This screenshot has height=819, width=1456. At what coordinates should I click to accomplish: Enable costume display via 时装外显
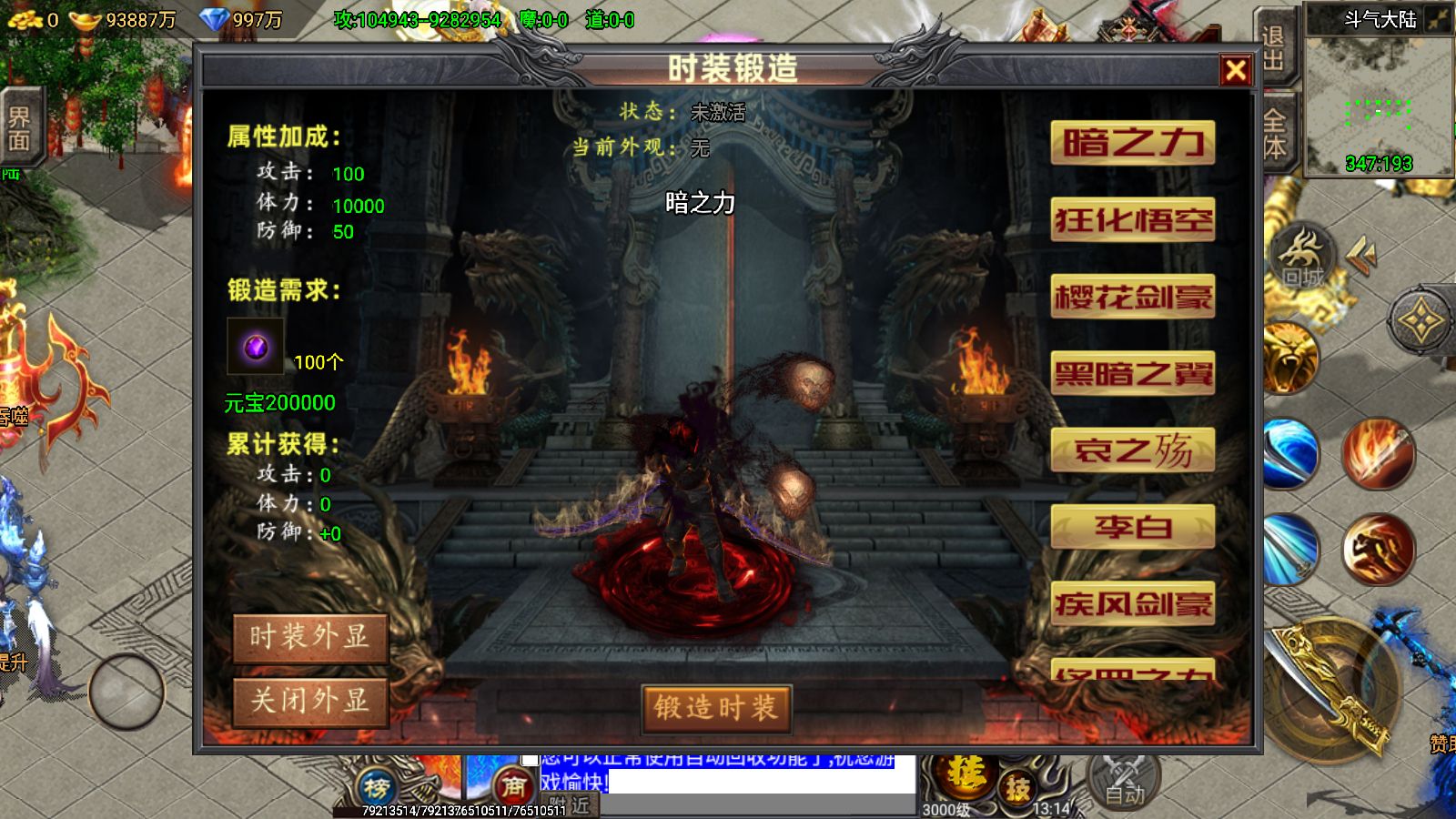point(310,640)
